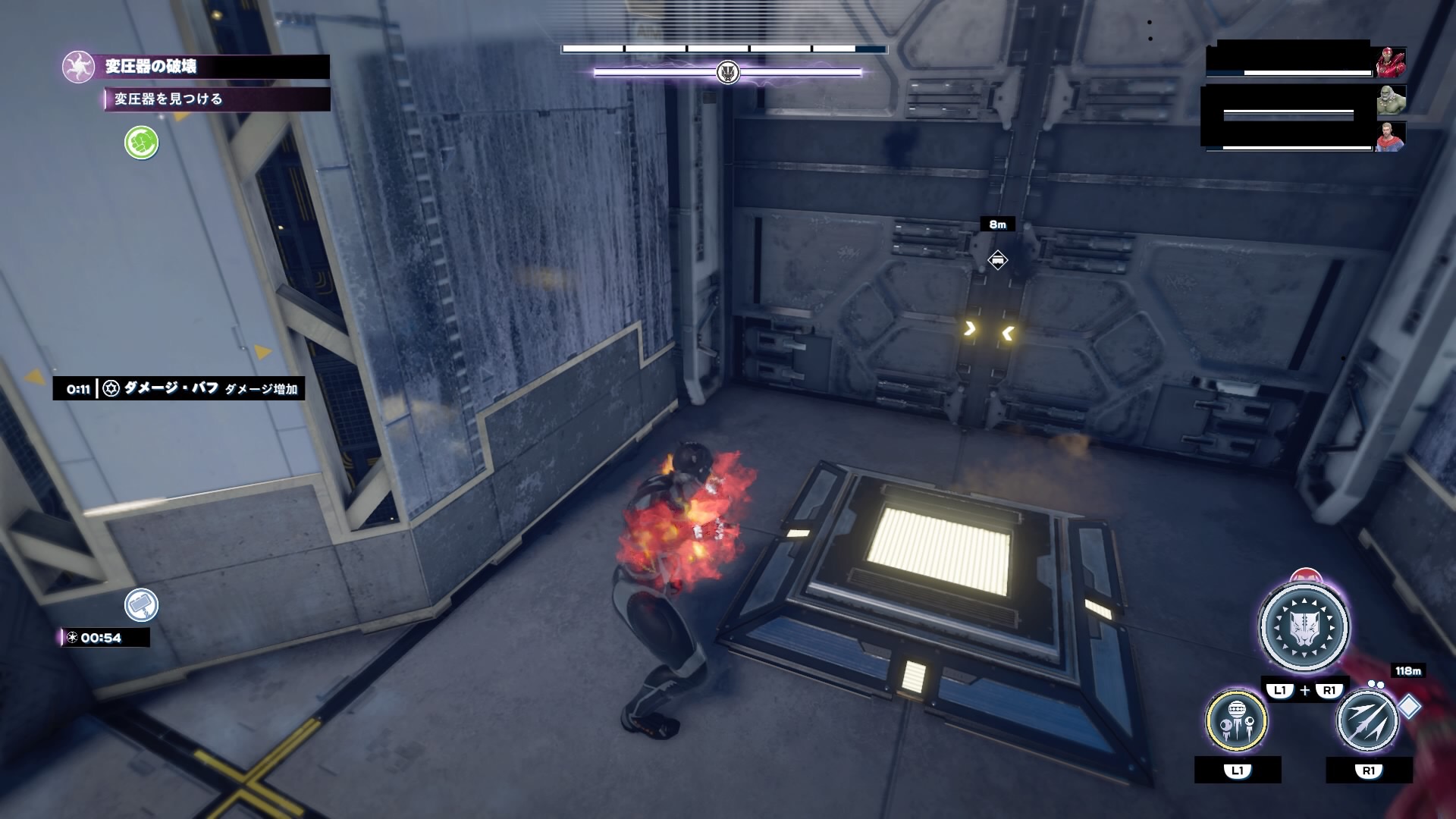Activate the Black Panther ultimate ability icon
Screen dimensions: 1456x819
point(1304,628)
